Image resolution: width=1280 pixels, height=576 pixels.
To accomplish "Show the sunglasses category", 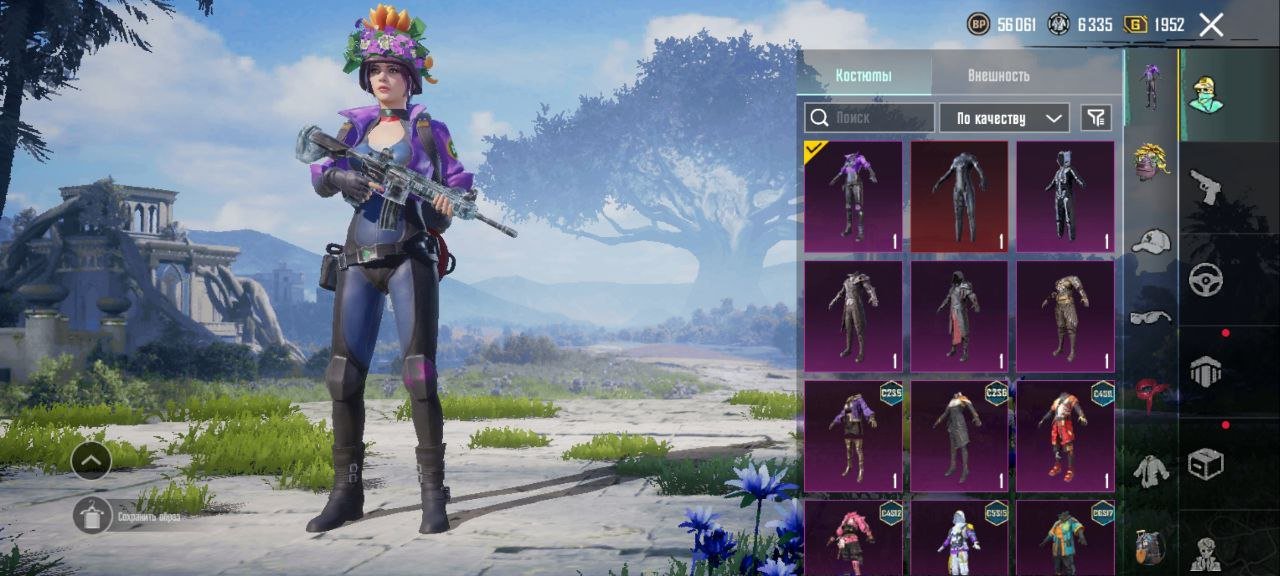I will pos(1151,317).
